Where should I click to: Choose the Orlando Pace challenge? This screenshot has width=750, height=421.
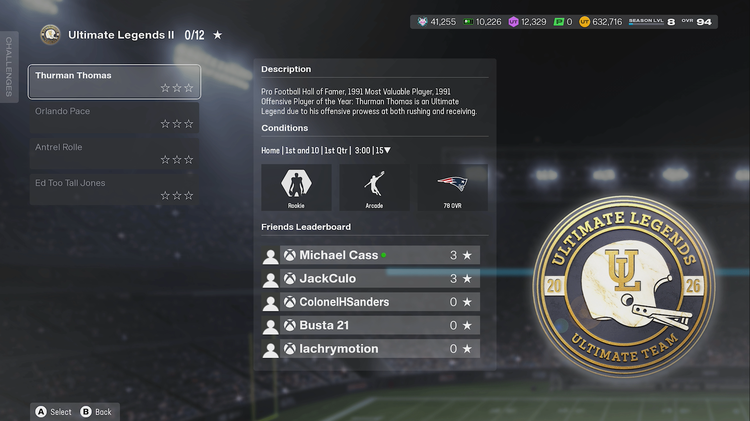point(114,117)
